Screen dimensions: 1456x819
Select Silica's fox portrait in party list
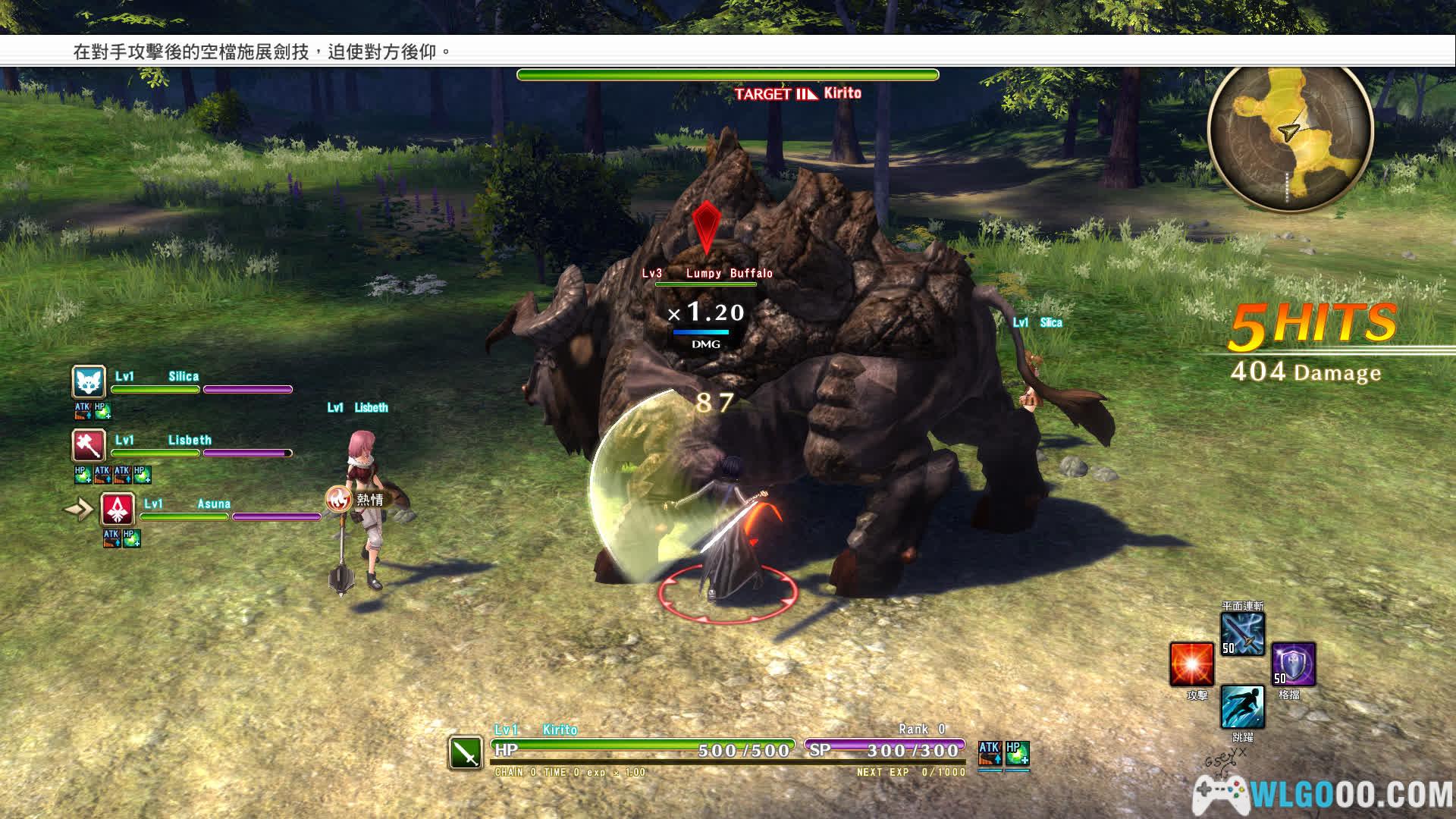click(89, 382)
